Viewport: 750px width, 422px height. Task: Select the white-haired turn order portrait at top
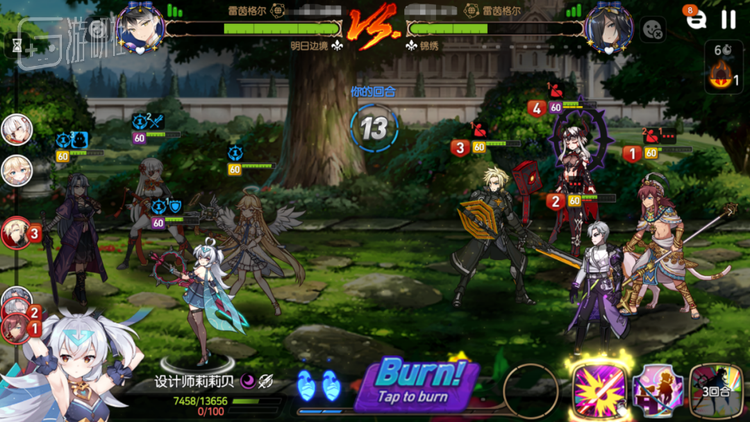[x=15, y=129]
